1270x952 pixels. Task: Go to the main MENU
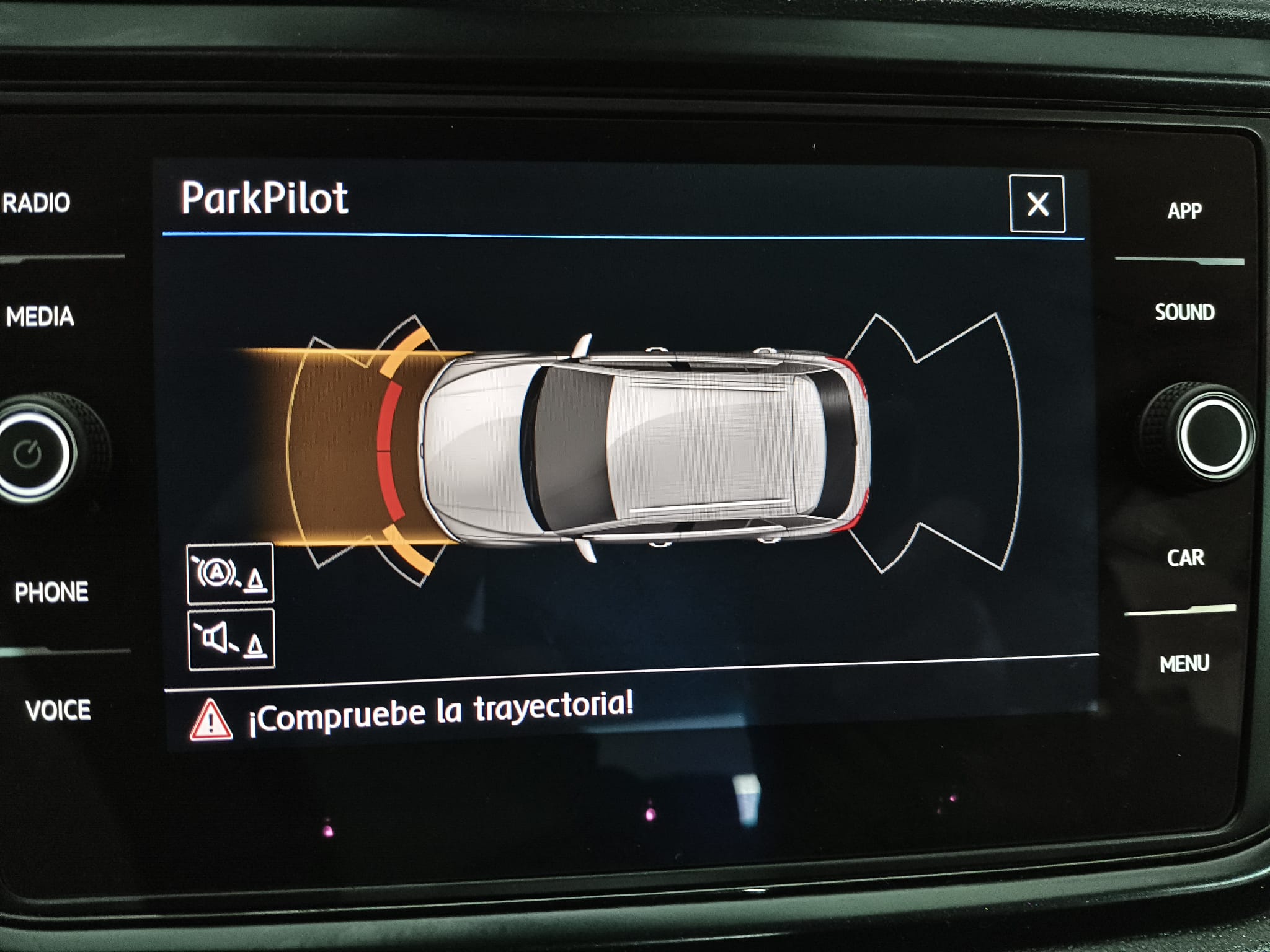pos(1184,664)
